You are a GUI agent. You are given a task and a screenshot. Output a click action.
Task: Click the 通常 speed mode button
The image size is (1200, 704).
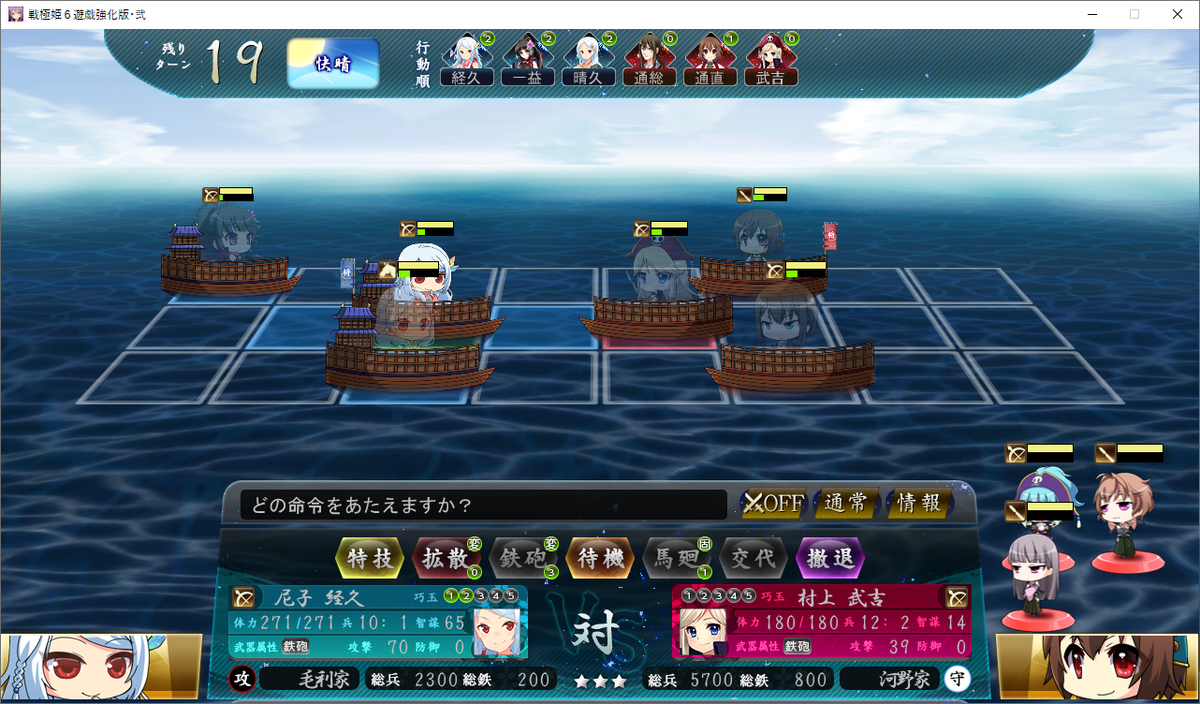click(x=847, y=503)
